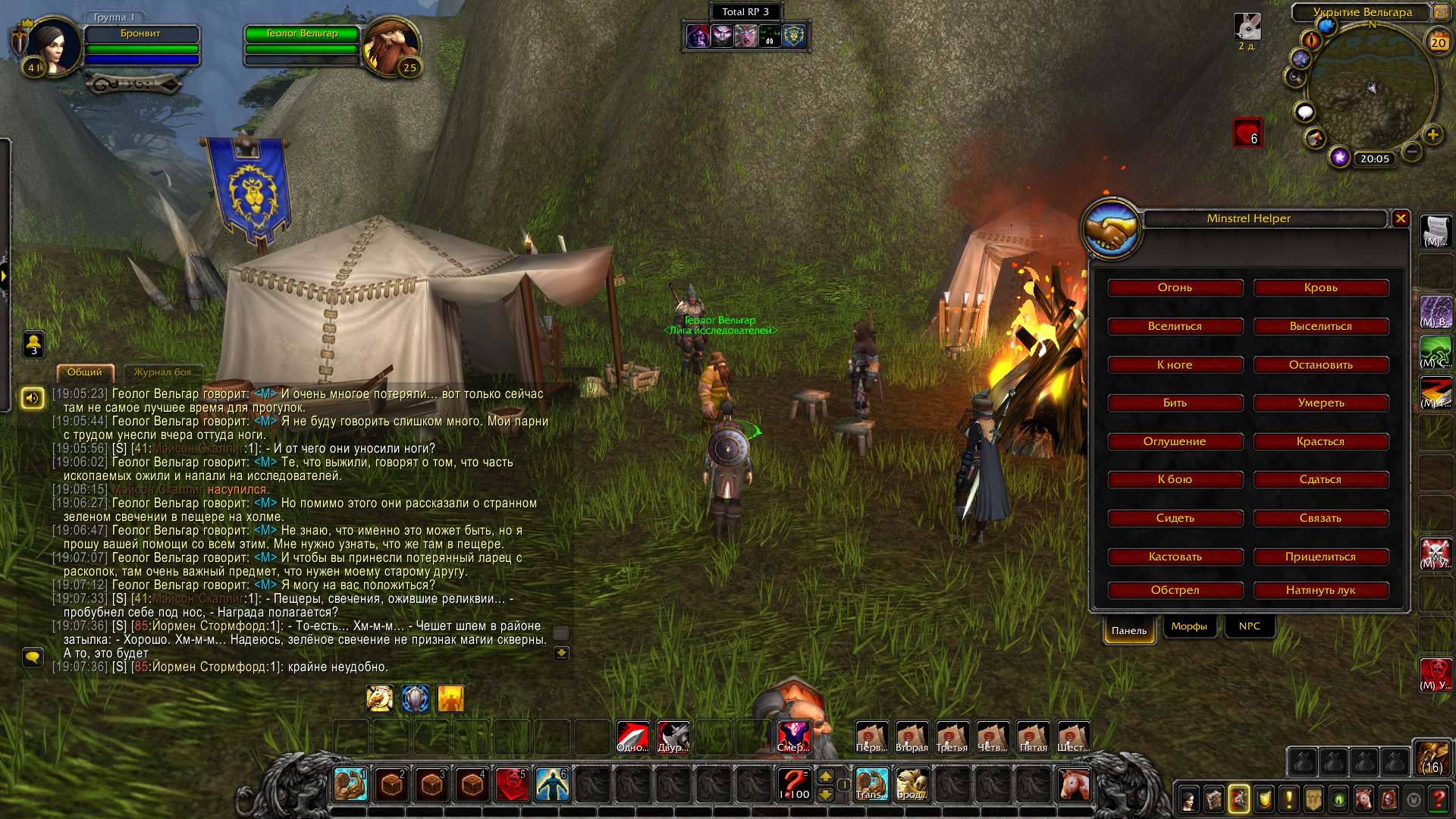Open the backpack bag slot
The image size is (1456, 819).
[1432, 758]
